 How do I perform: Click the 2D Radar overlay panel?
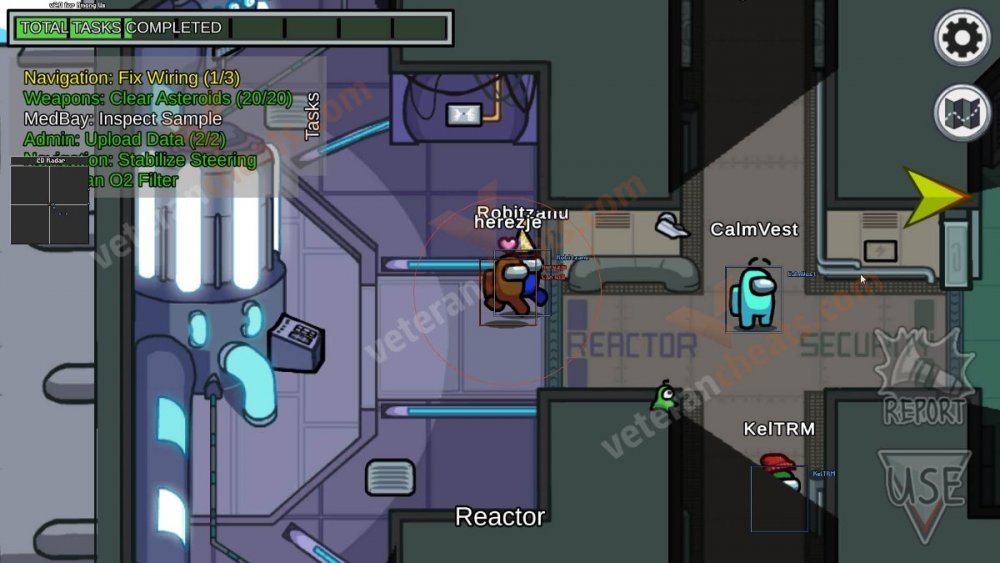tap(49, 201)
